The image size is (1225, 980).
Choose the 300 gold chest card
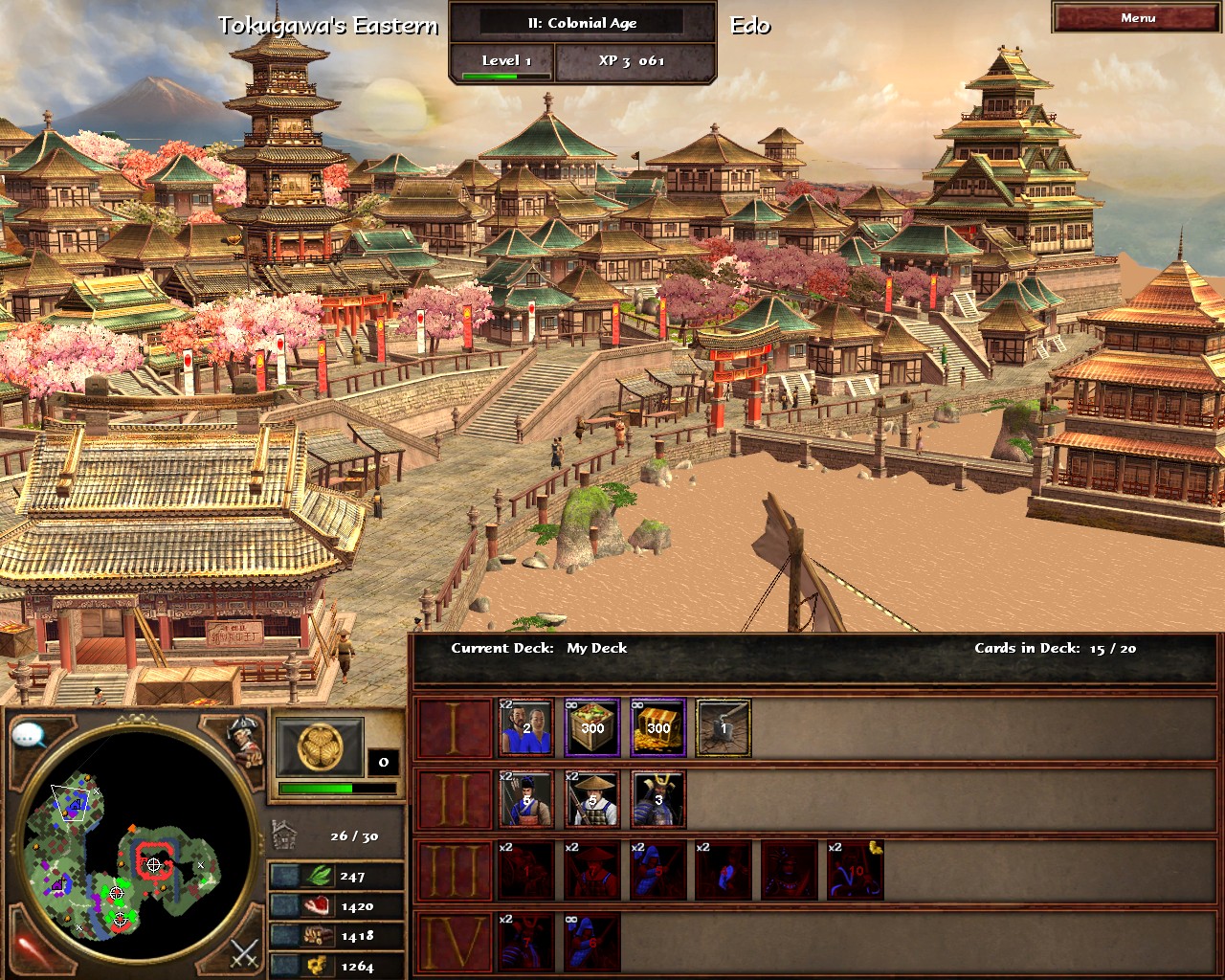[x=657, y=728]
